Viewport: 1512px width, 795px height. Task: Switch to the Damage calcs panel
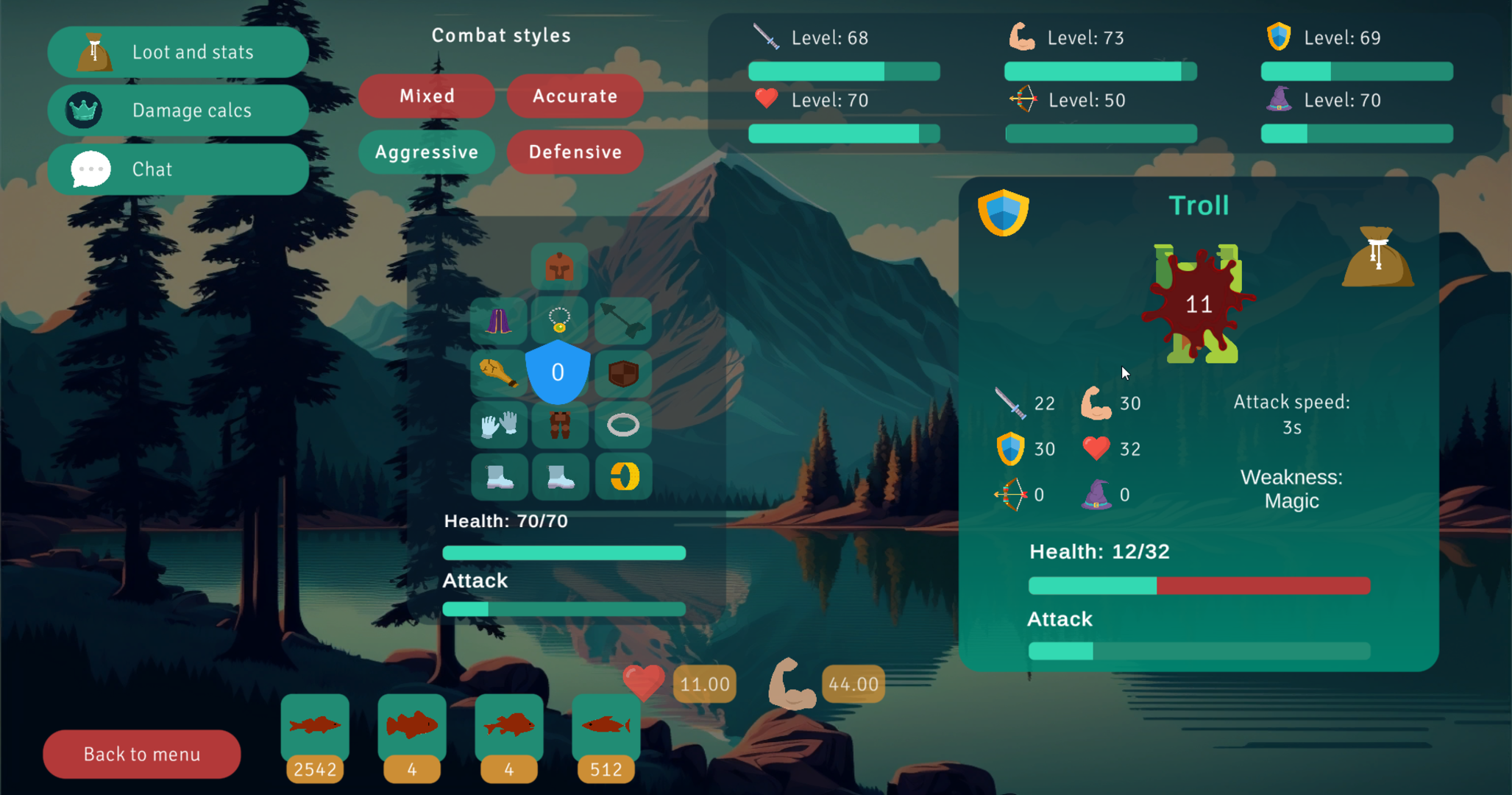(178, 110)
